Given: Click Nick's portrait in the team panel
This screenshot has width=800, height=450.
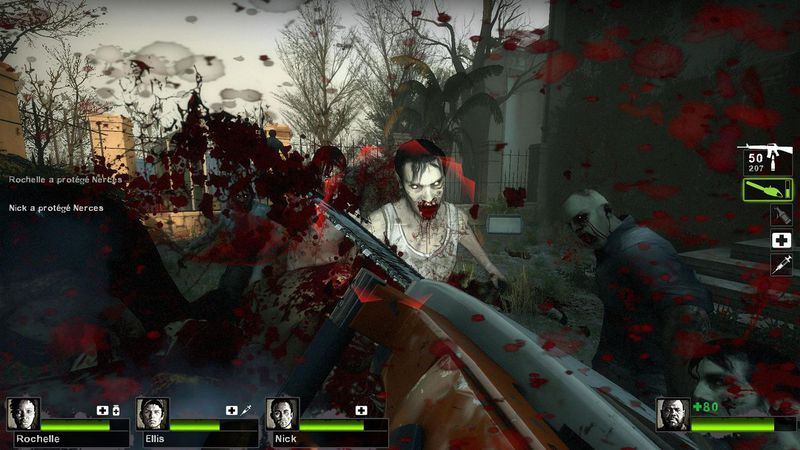Looking at the screenshot, I should 282,414.
